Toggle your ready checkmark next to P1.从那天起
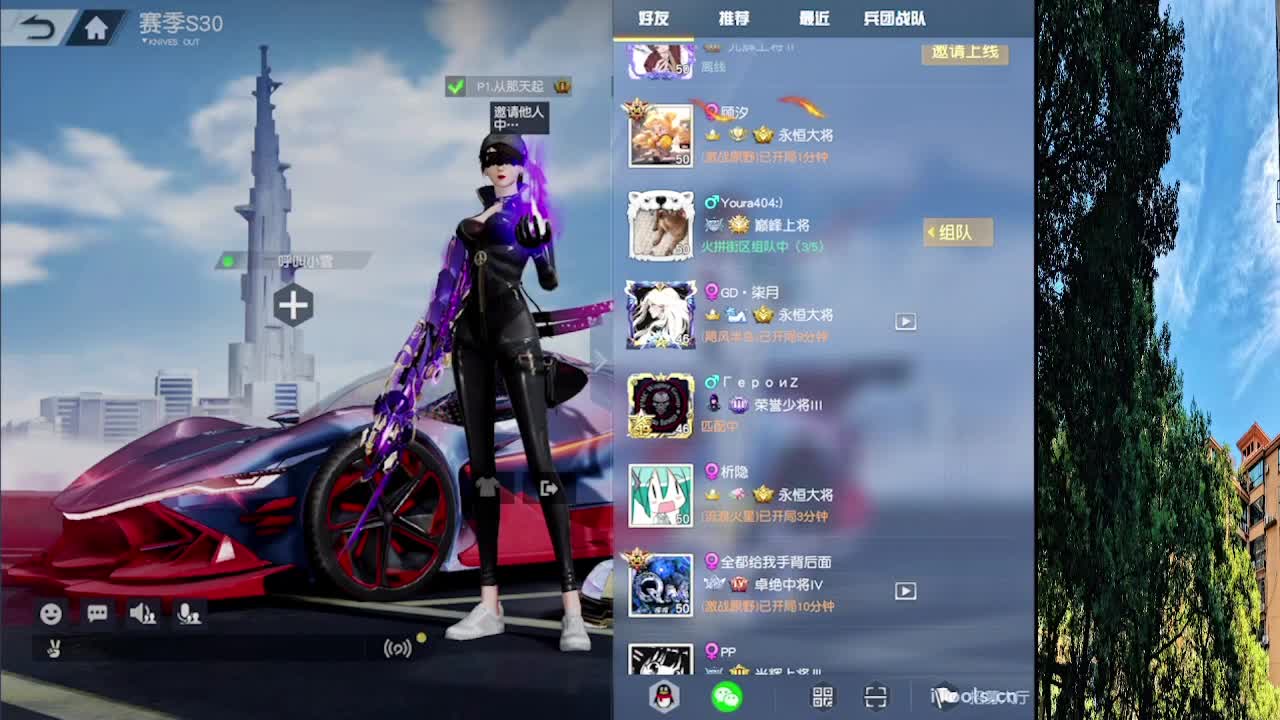 click(x=454, y=87)
